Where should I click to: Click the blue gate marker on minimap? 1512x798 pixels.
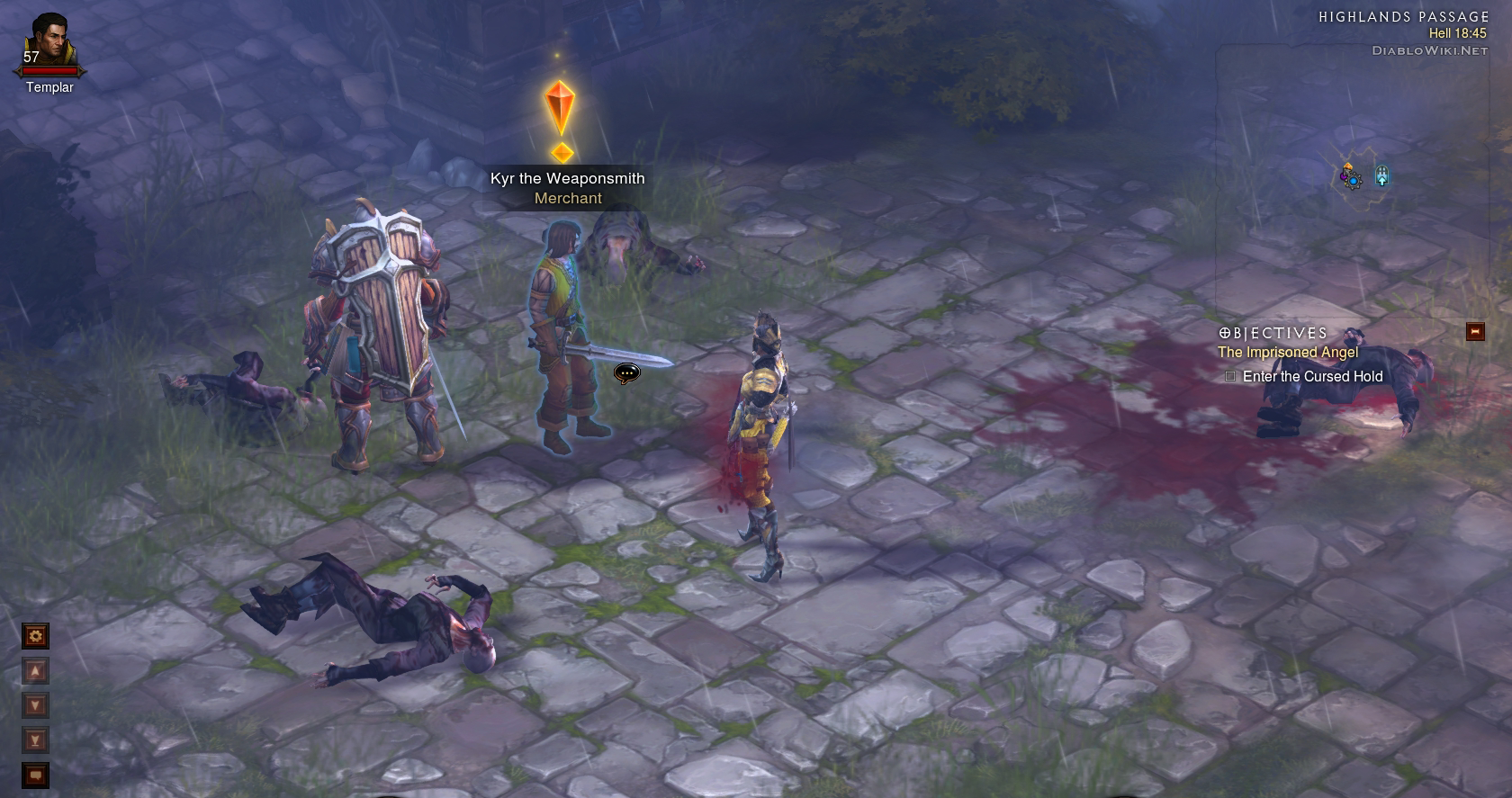click(1381, 175)
